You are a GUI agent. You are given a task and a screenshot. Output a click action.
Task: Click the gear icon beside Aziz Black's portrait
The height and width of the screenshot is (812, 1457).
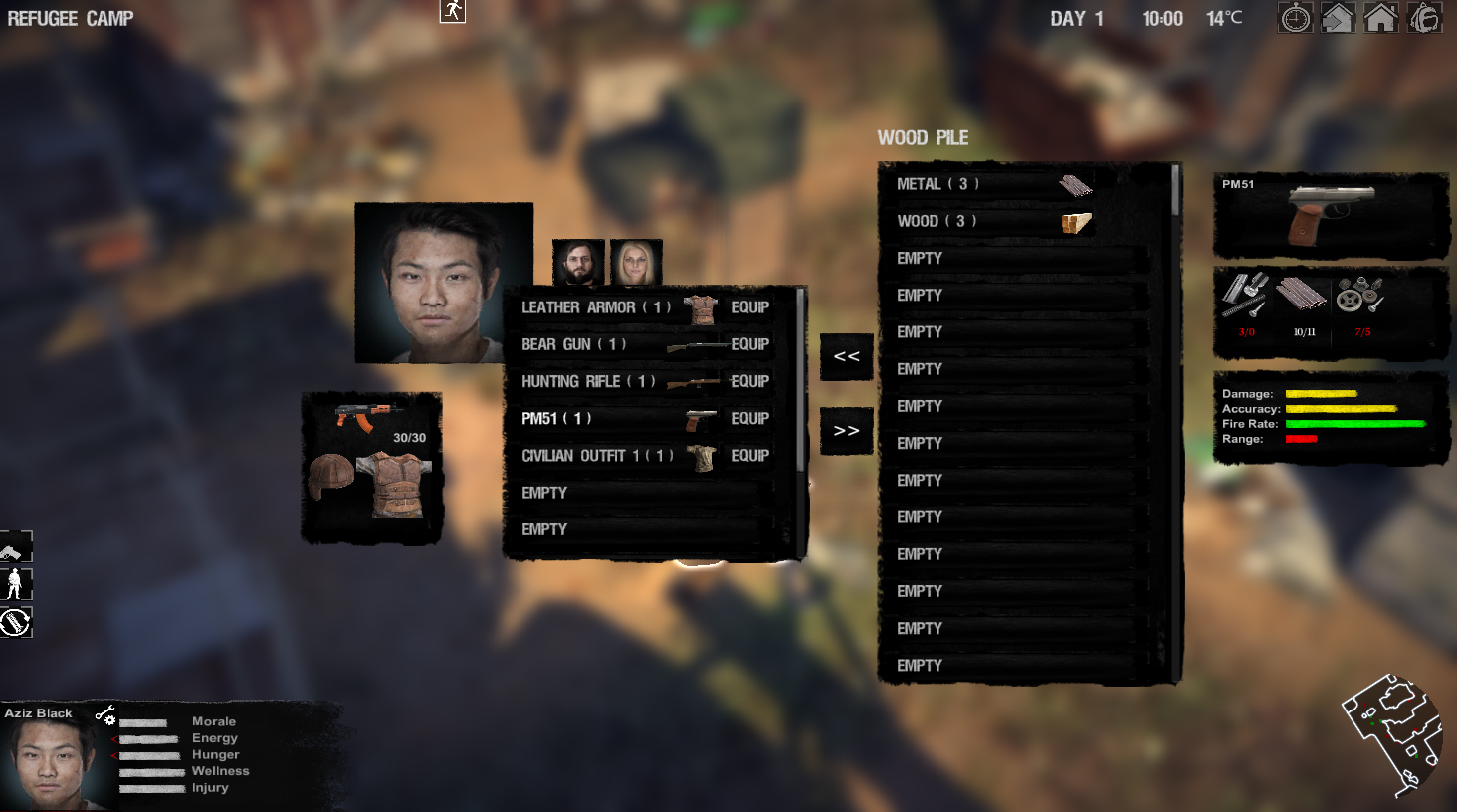coord(111,720)
